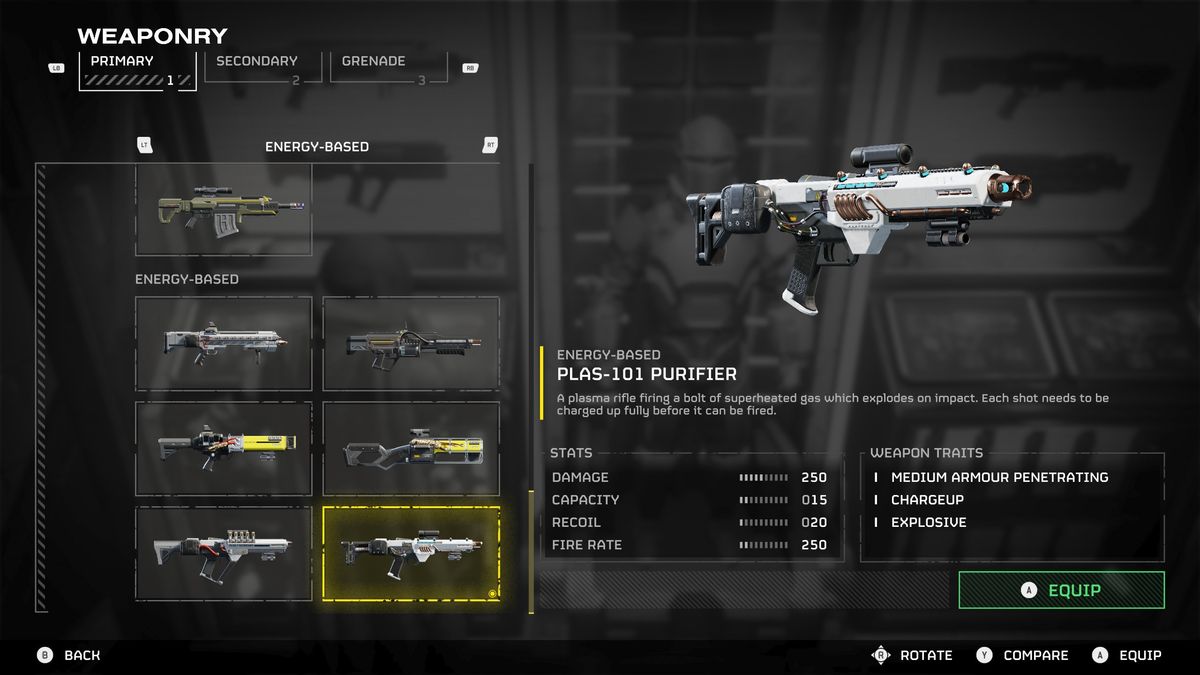Image resolution: width=1200 pixels, height=675 pixels.
Task: Choose the grey rifle tile below Energy-Based label
Action: (x=224, y=343)
